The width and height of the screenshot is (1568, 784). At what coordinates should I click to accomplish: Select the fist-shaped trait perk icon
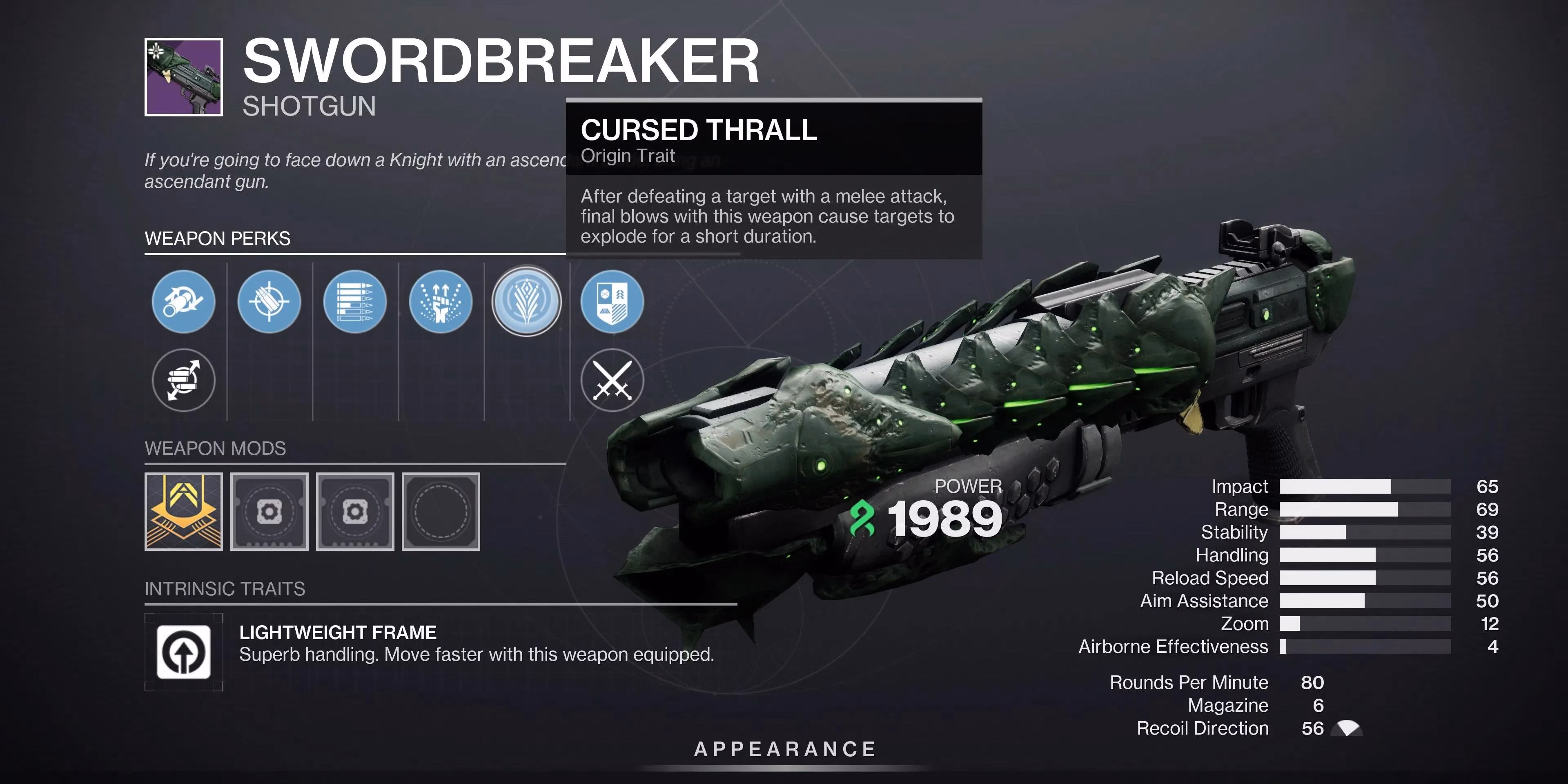point(441,303)
